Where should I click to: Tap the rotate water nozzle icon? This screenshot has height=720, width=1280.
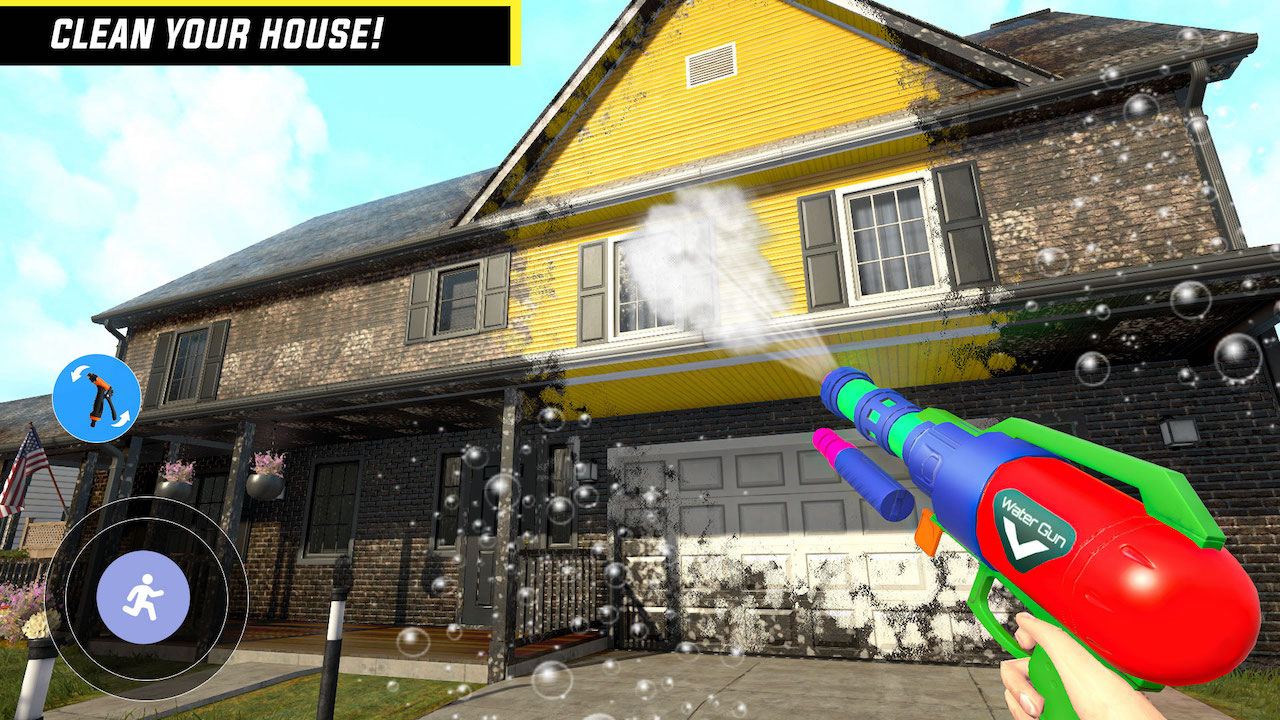97,397
